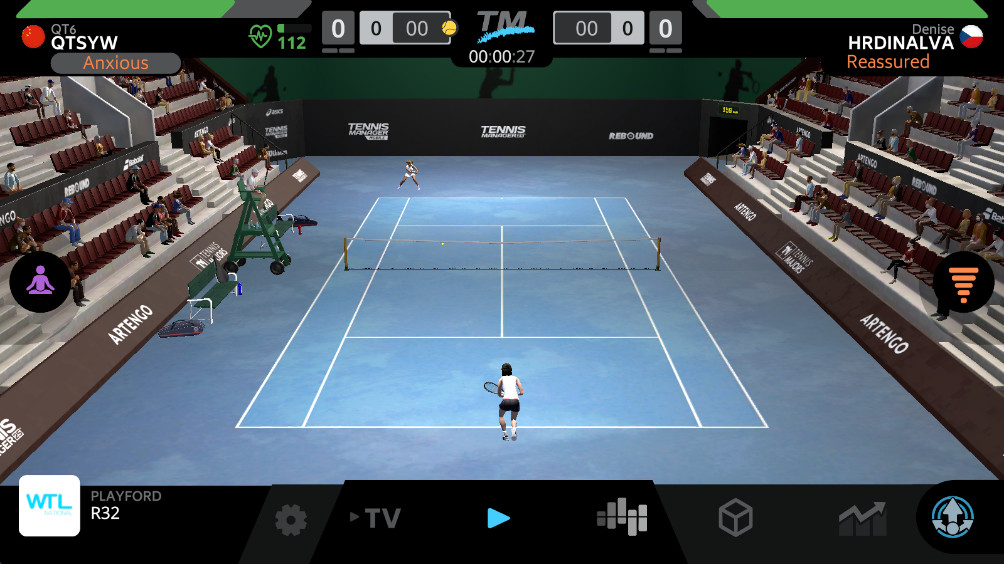Click the WTL tournament logo

click(x=50, y=506)
